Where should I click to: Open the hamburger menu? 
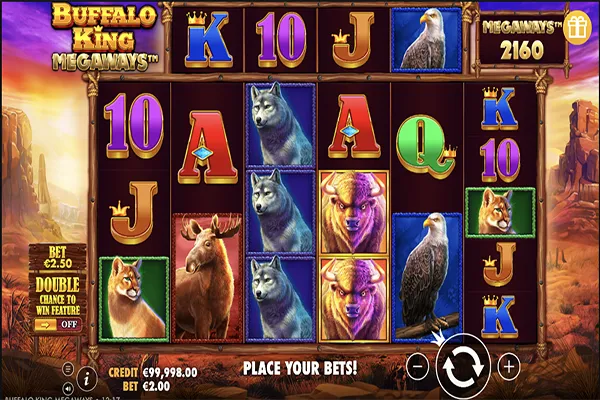pyautogui.click(x=68, y=369)
